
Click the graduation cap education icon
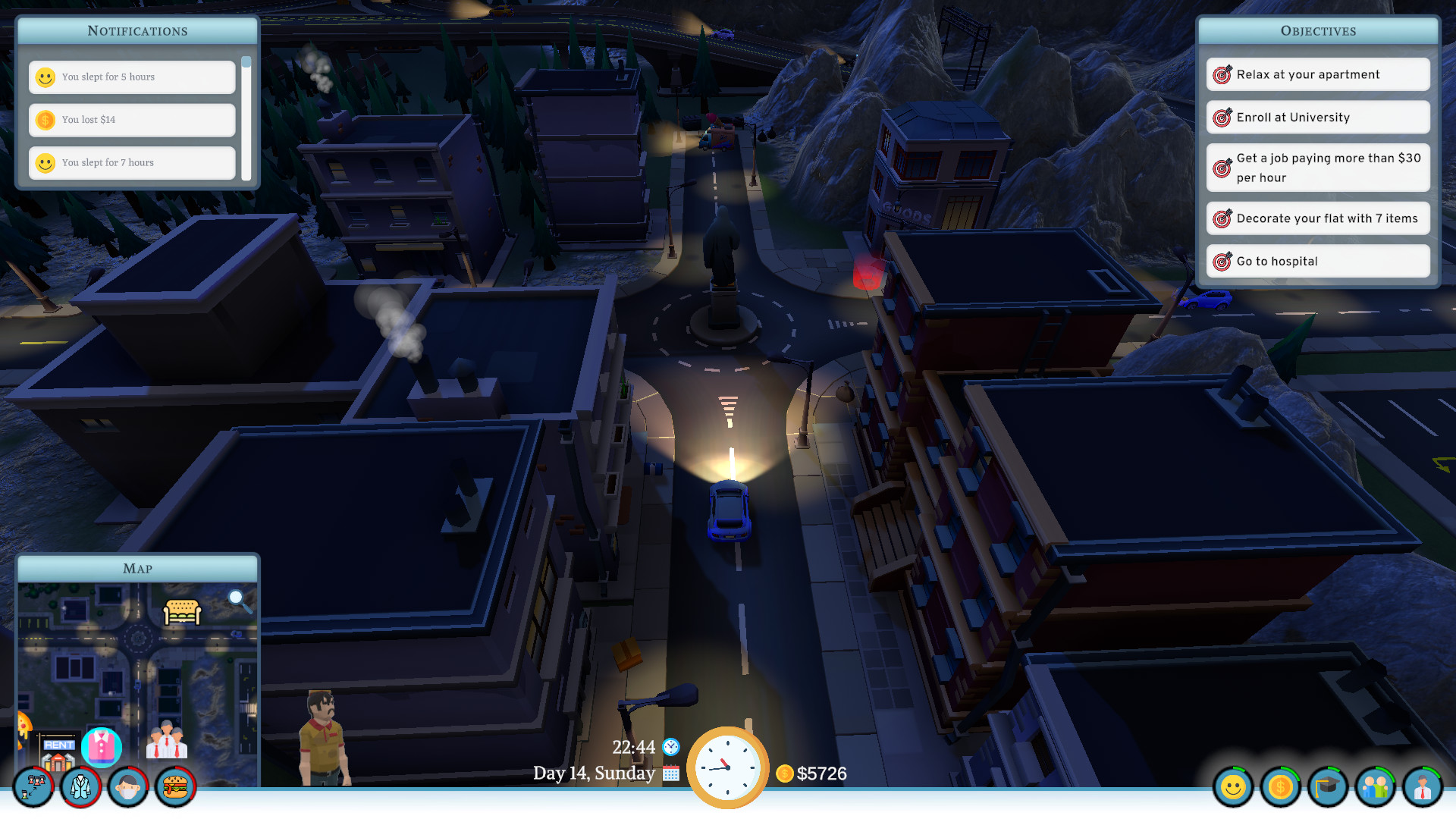pyautogui.click(x=1329, y=788)
